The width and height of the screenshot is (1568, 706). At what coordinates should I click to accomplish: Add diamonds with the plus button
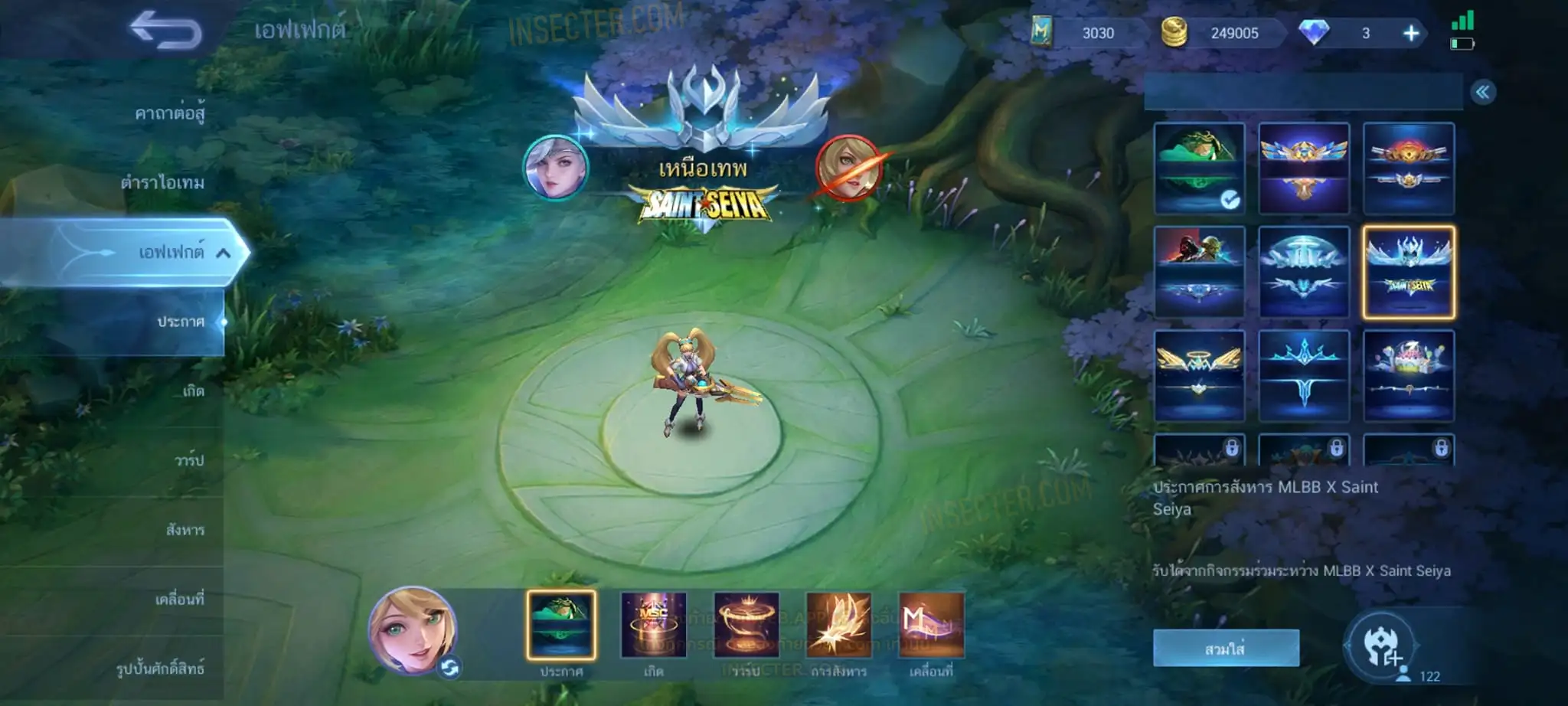(1410, 33)
